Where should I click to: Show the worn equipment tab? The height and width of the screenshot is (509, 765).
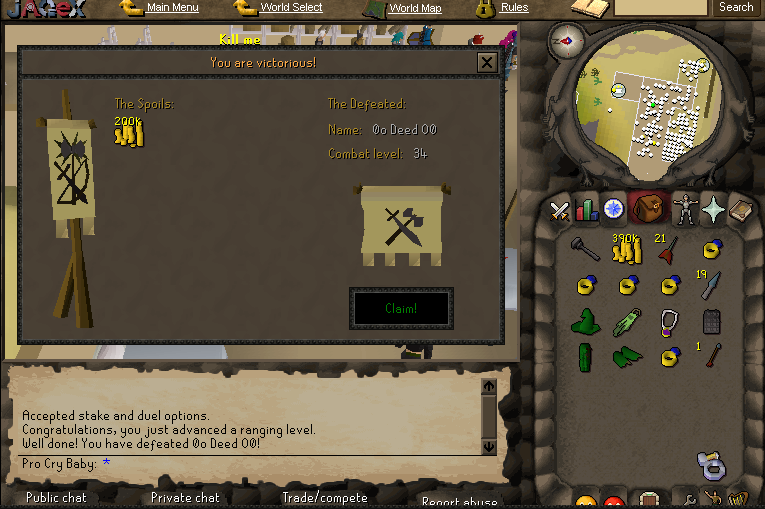[x=685, y=210]
